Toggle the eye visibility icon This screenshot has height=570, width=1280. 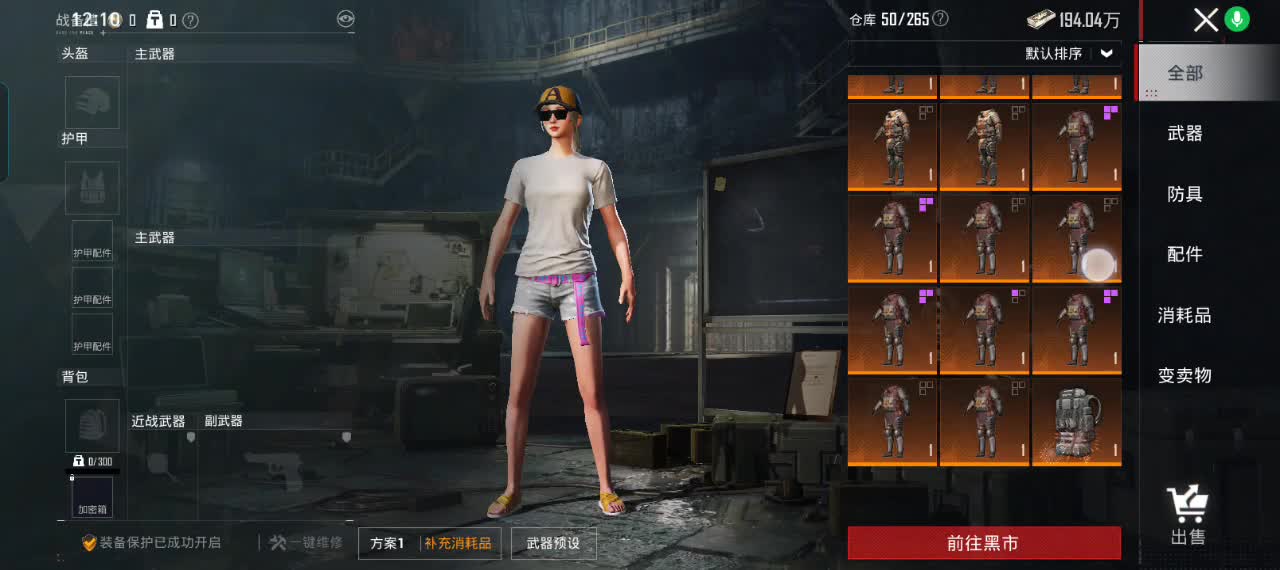(345, 19)
